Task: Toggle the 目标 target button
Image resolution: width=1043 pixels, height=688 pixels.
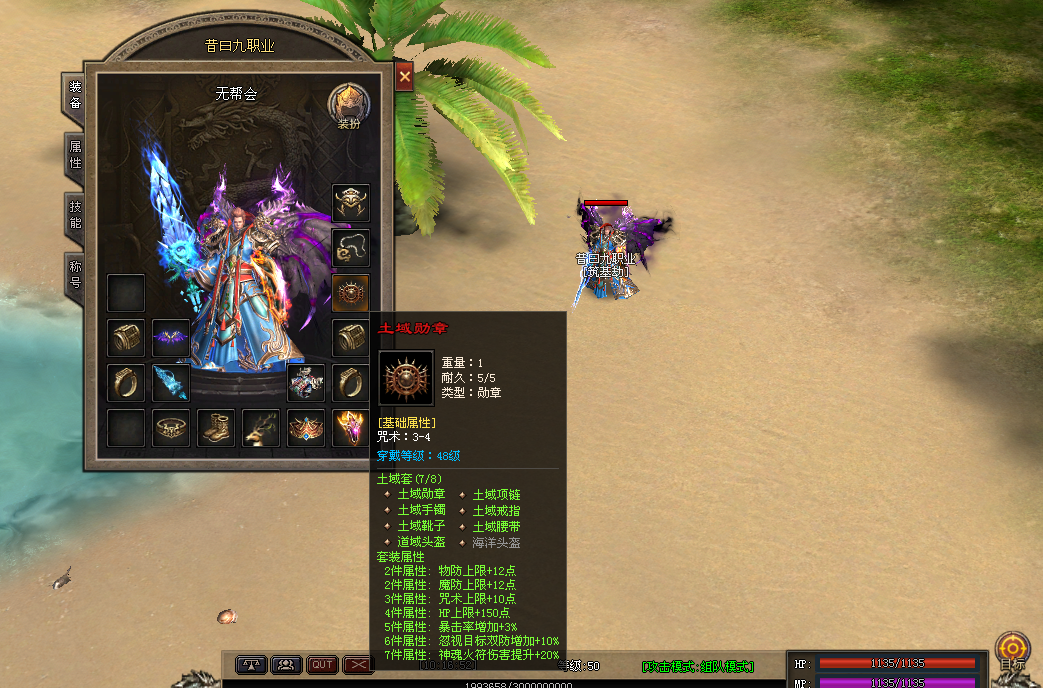Action: (1012, 649)
